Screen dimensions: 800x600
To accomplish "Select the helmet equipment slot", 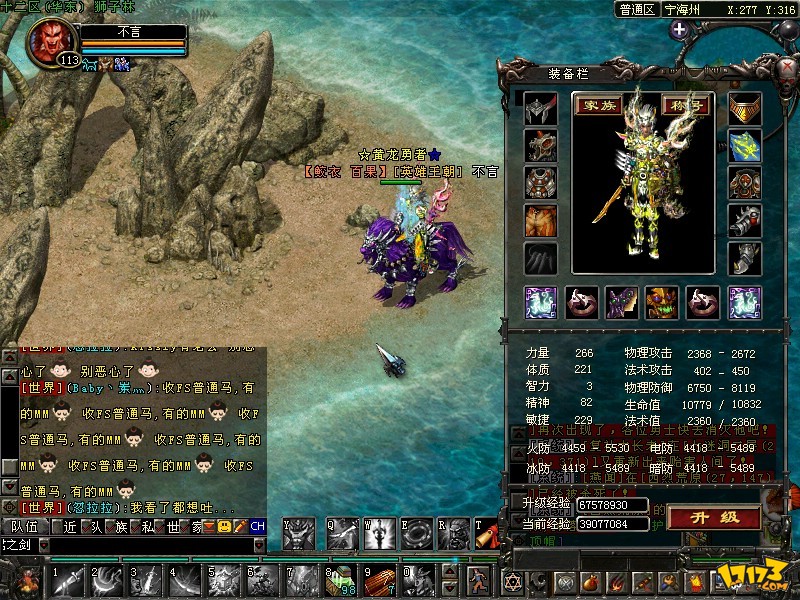I will [541, 110].
